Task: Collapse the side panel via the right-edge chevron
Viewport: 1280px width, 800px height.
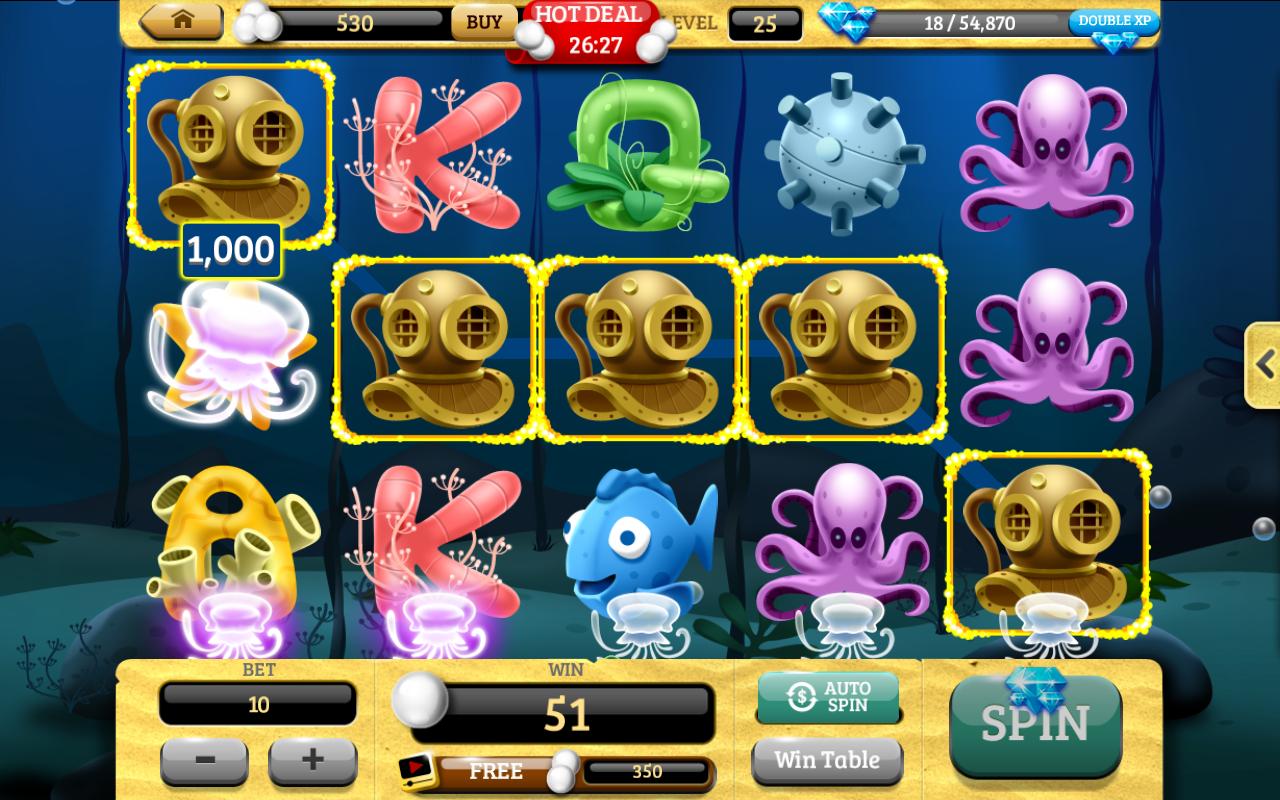Action: [x=1262, y=364]
